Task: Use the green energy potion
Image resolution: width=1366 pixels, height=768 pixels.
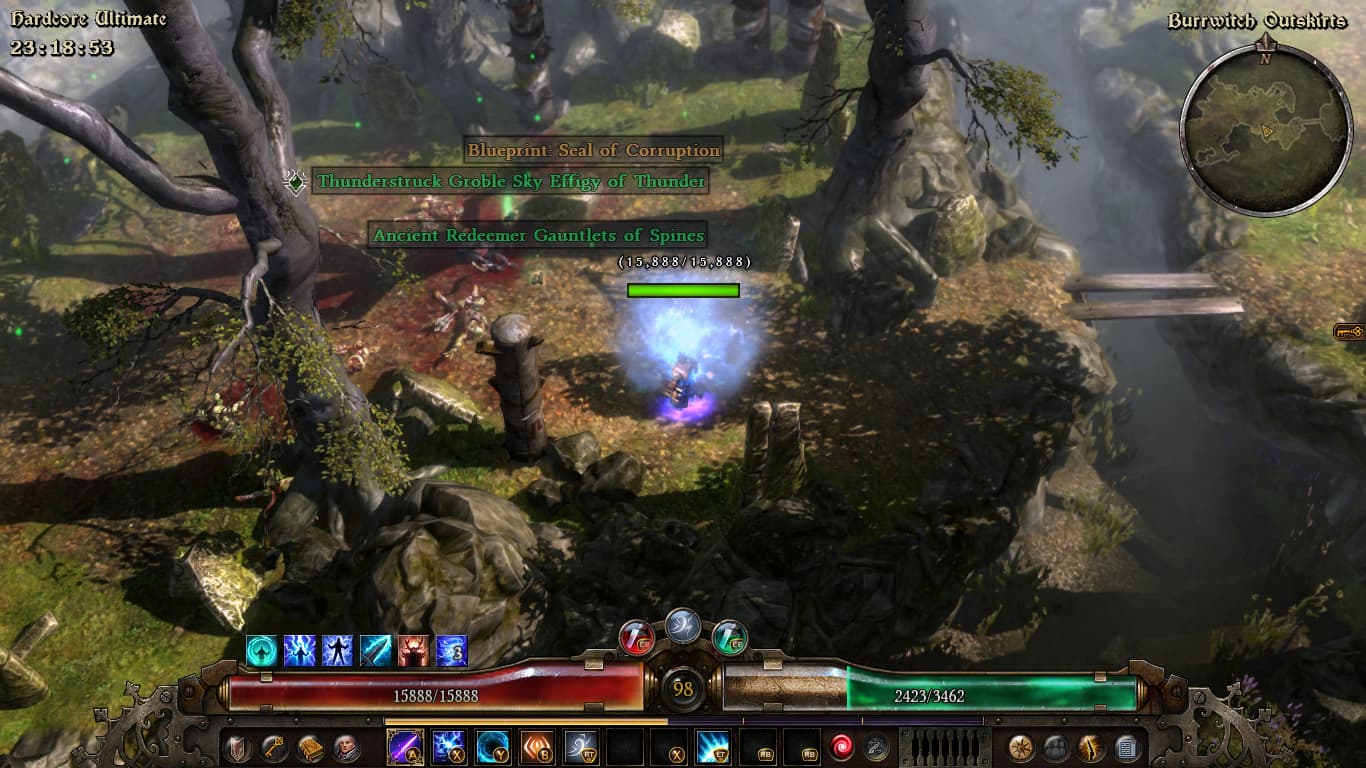Action: (x=729, y=637)
